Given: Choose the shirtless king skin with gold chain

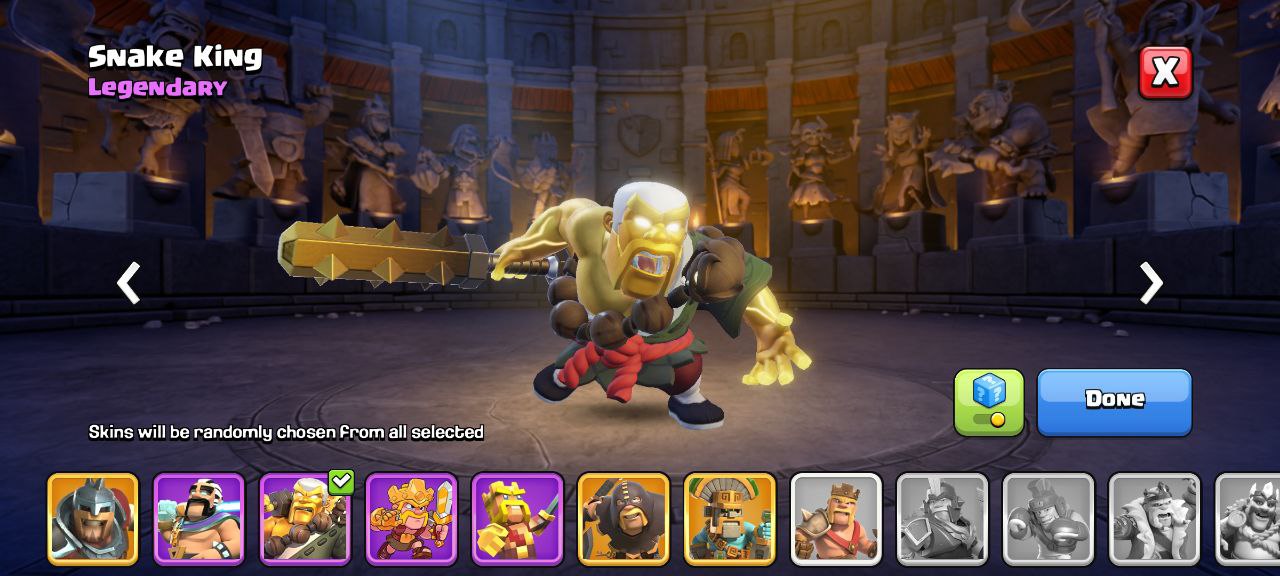Looking at the screenshot, I should (x=199, y=519).
